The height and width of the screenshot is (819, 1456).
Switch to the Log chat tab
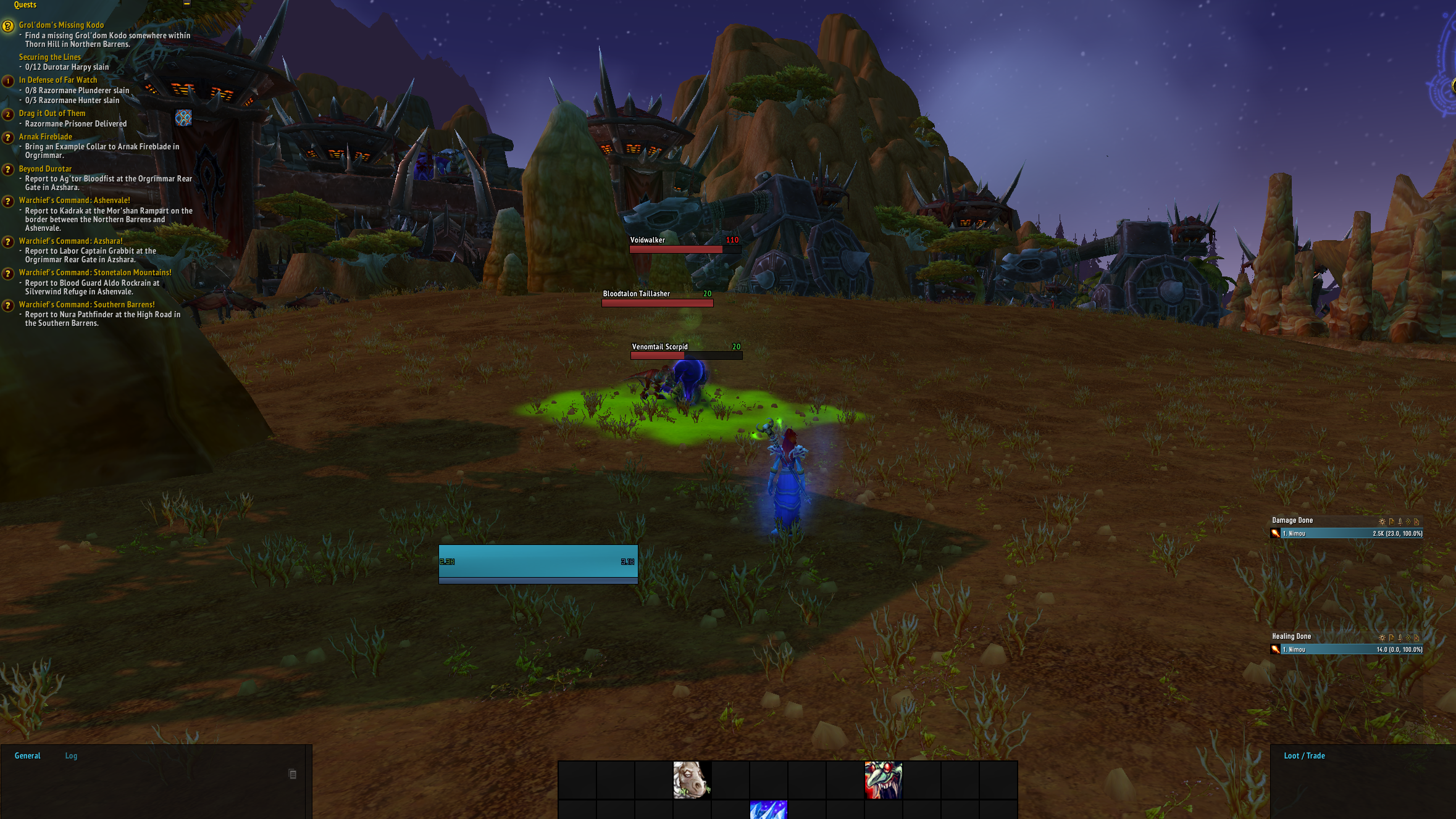coord(71,756)
